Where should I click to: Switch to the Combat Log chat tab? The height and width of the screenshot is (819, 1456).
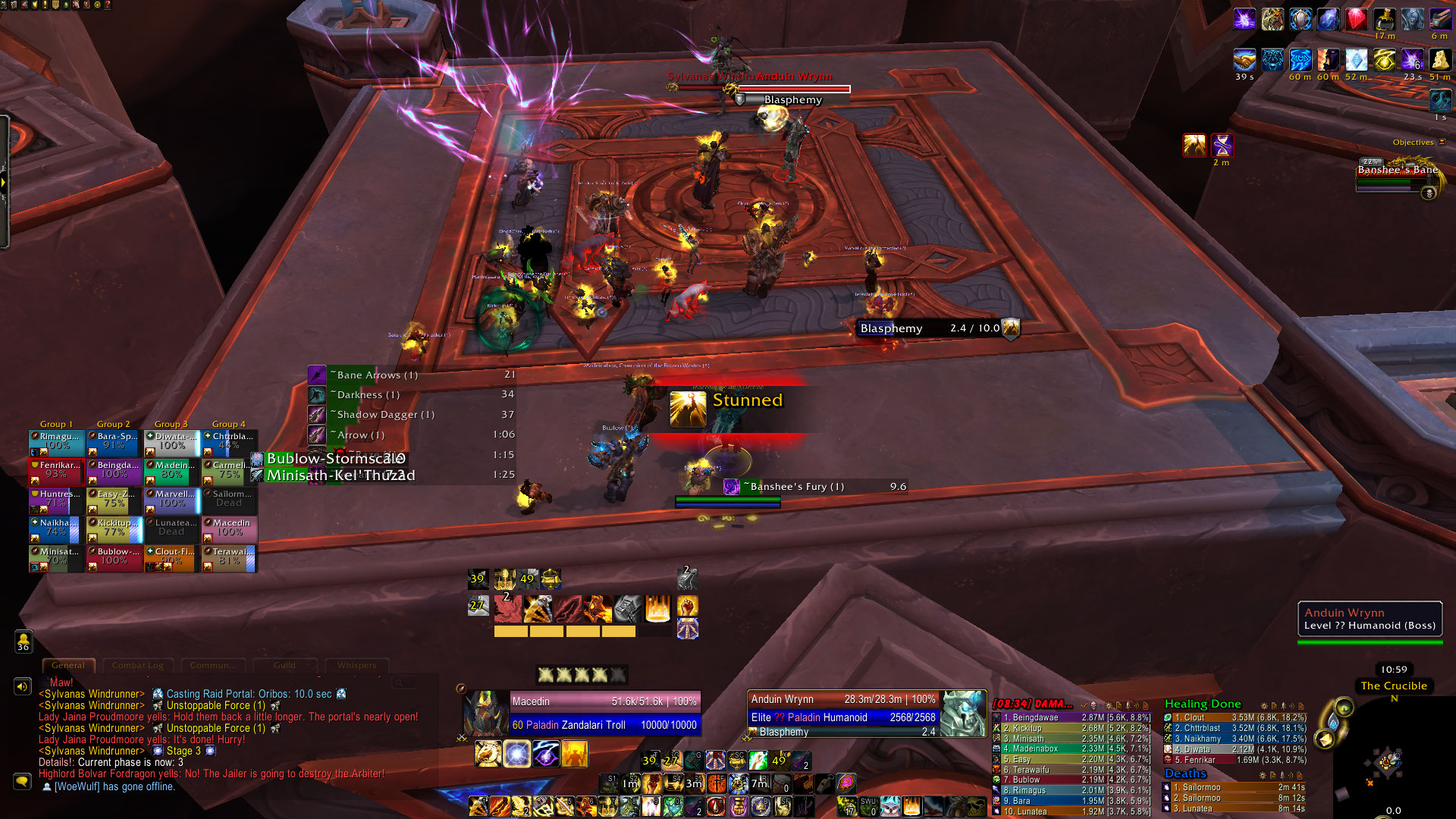coord(137,665)
